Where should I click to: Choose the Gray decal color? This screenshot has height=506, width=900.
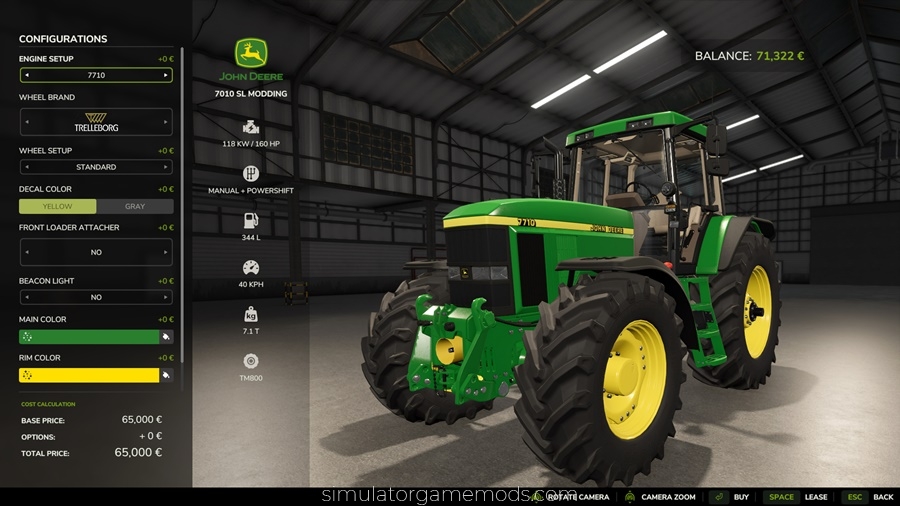[x=135, y=206]
